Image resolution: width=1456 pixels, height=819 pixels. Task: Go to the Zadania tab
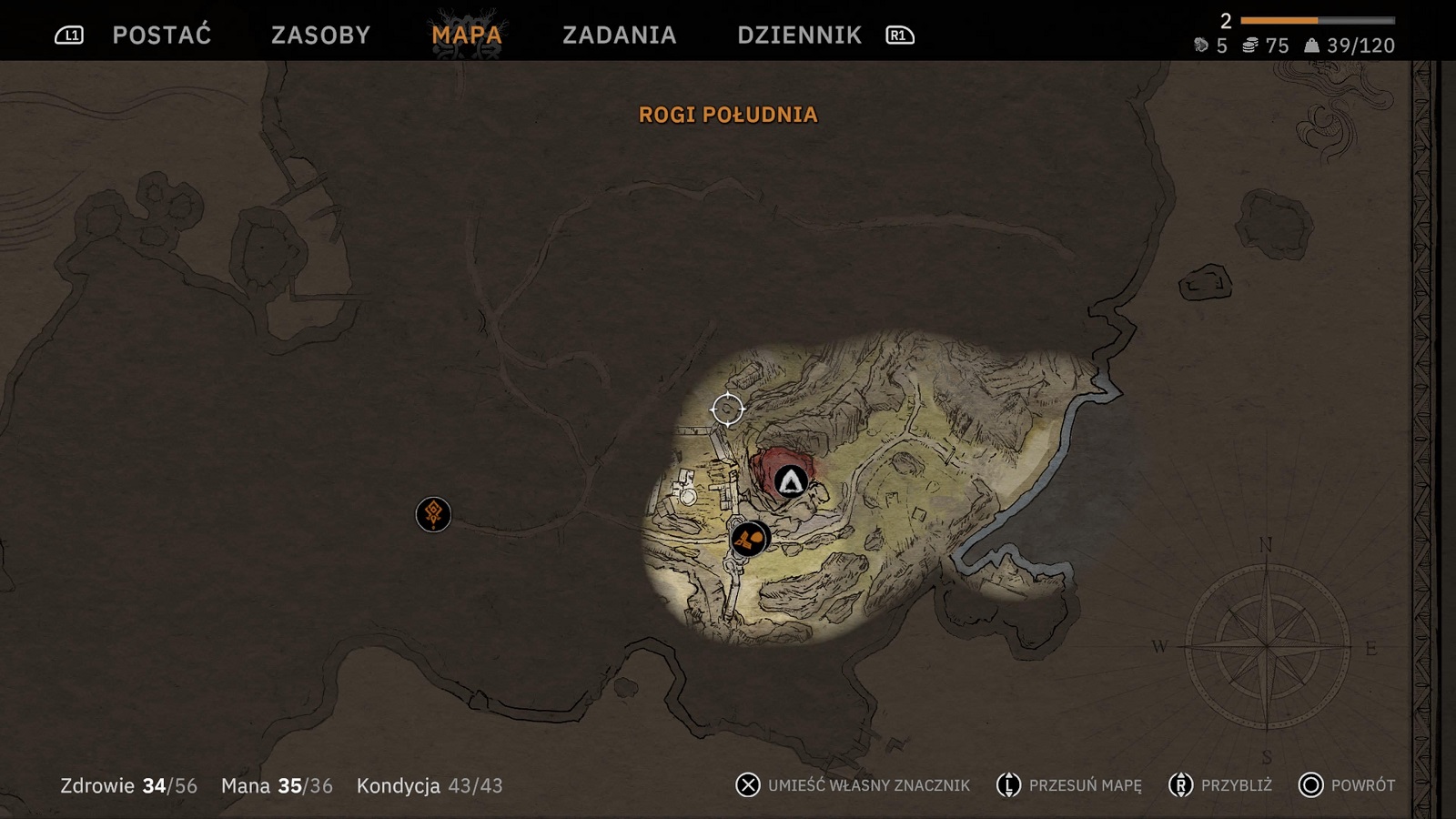[619, 35]
